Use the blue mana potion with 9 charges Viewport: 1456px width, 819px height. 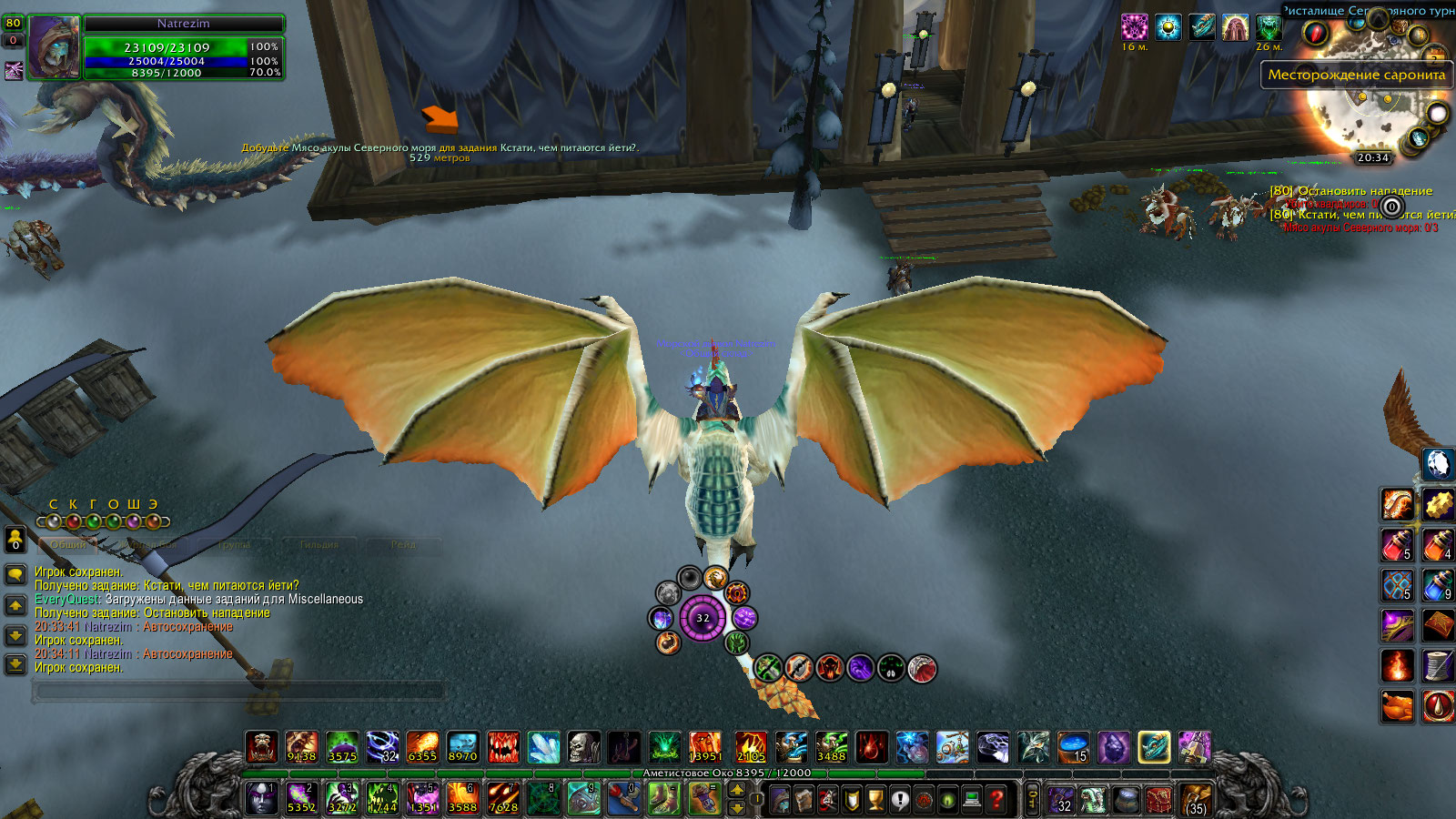tap(1438, 585)
